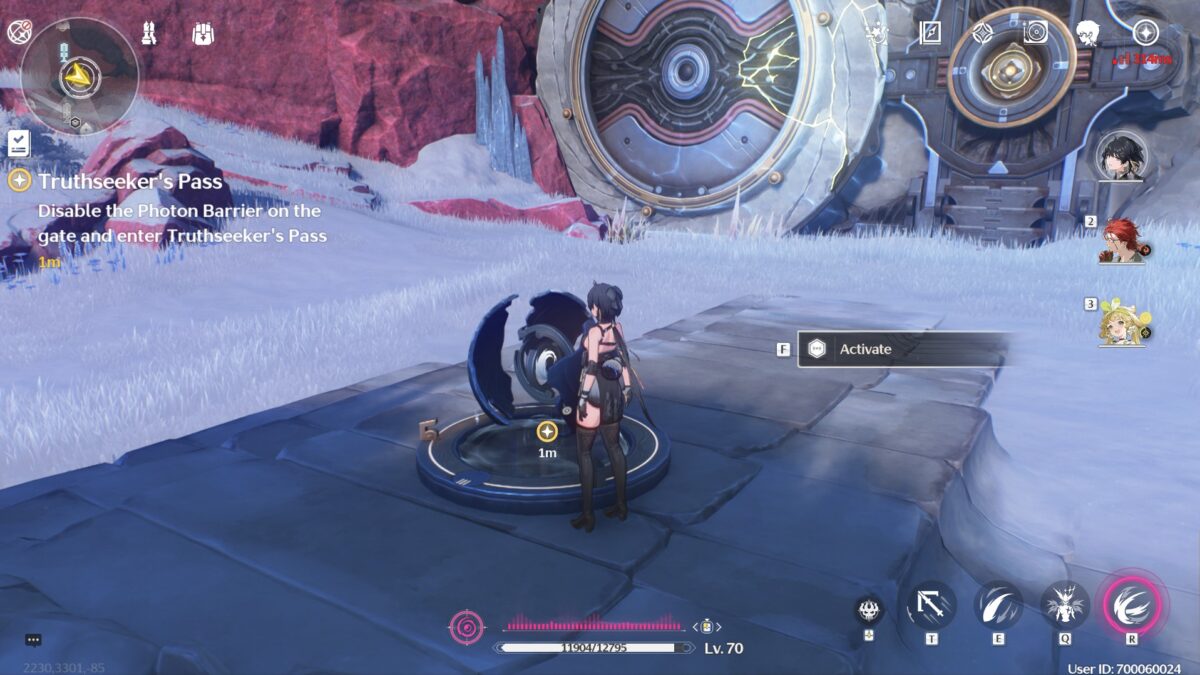Open the disc-shaped icon in the top bar
This screenshot has height=675, width=1200.
1035,33
